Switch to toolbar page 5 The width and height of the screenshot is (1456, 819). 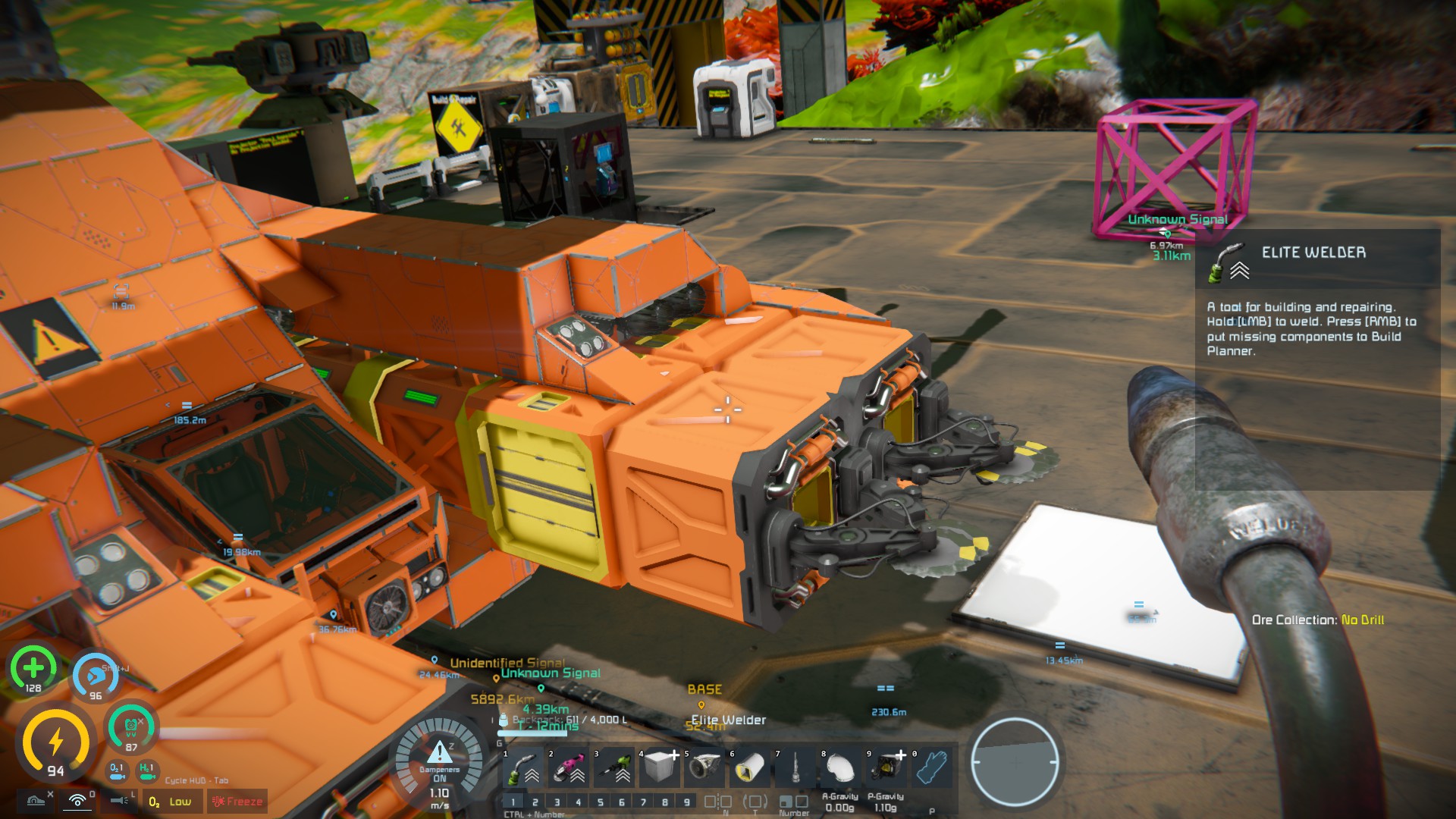pos(601,802)
